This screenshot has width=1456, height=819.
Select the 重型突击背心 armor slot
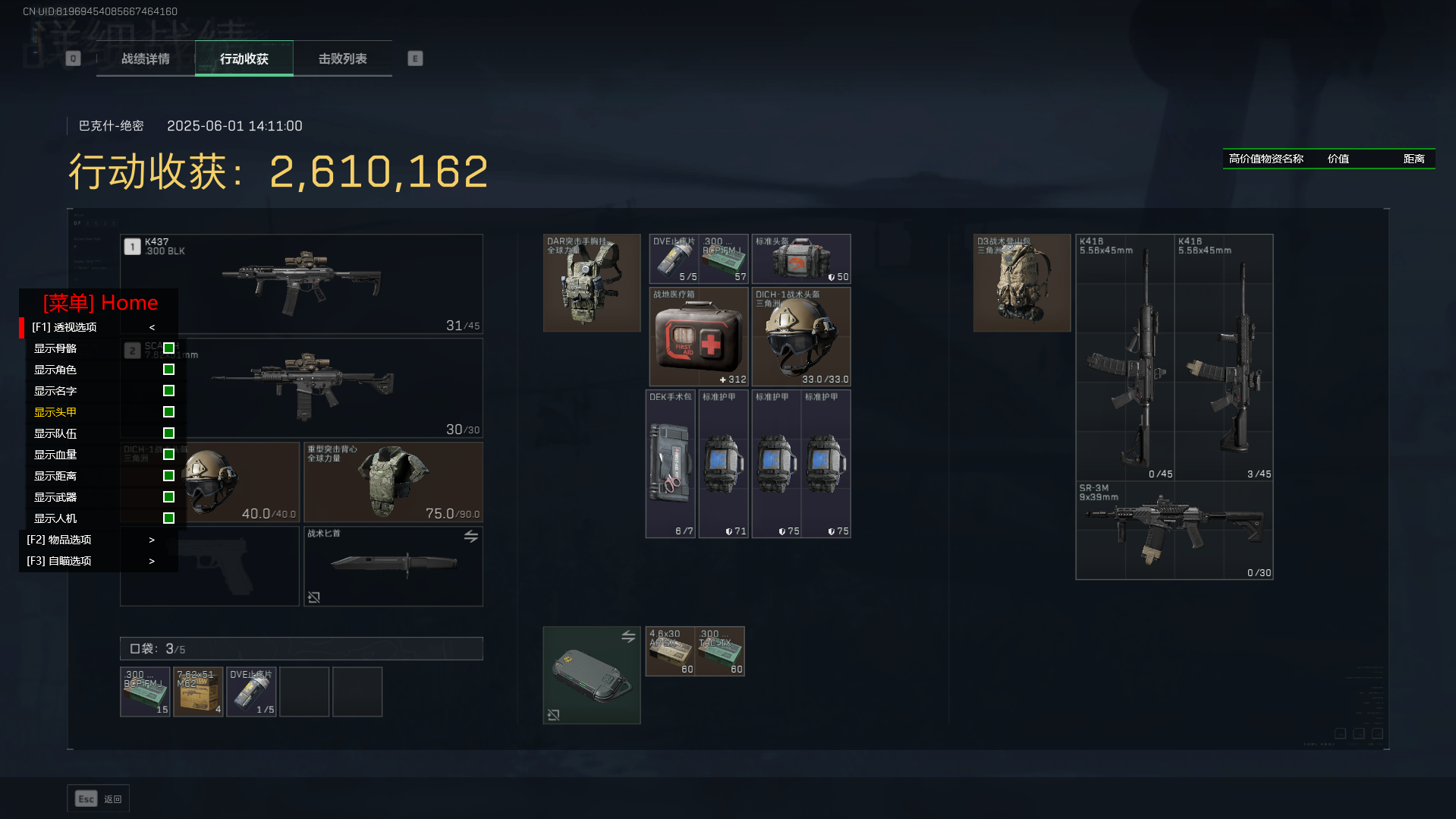click(393, 483)
